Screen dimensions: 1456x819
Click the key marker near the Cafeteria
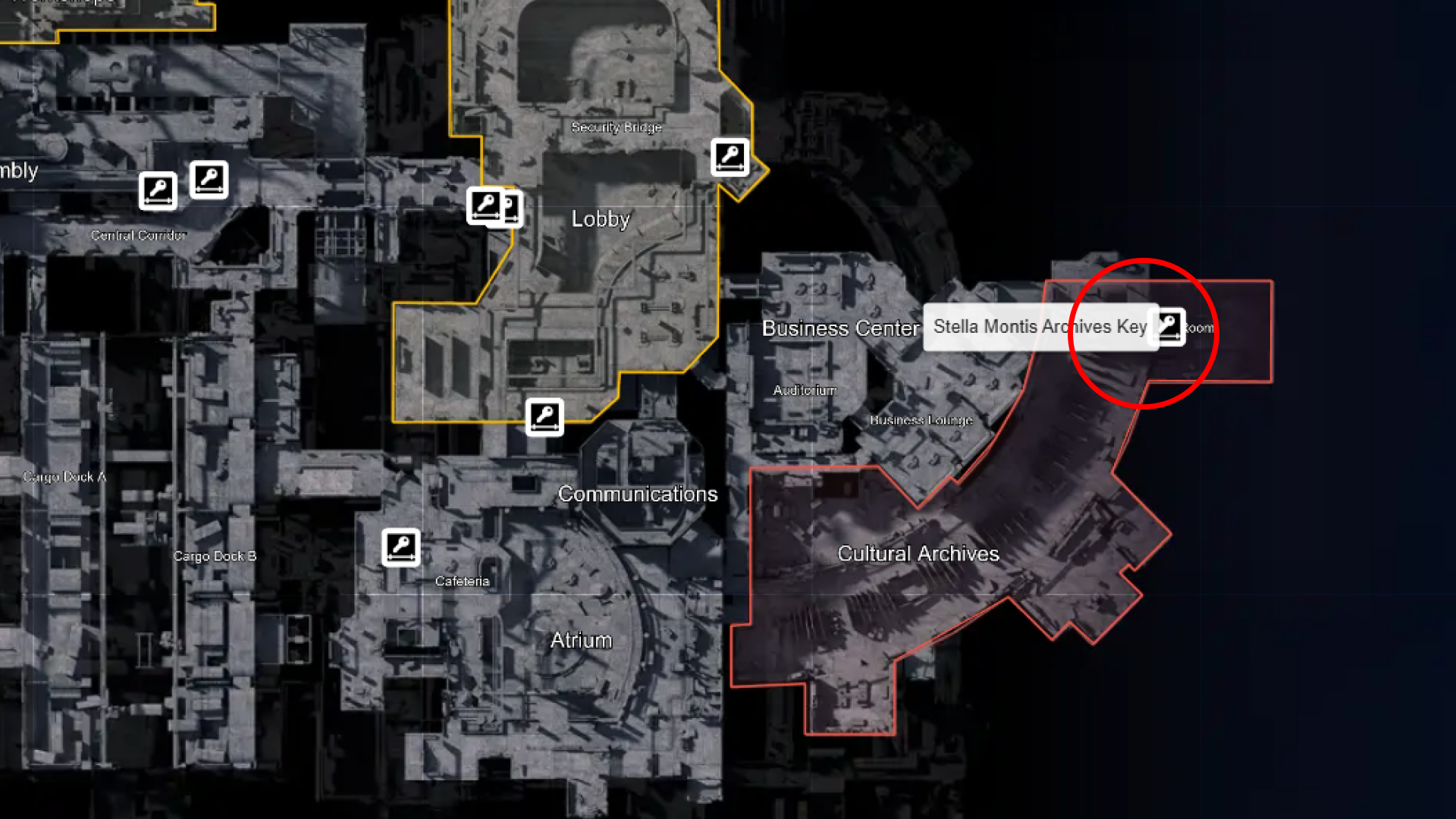click(401, 548)
